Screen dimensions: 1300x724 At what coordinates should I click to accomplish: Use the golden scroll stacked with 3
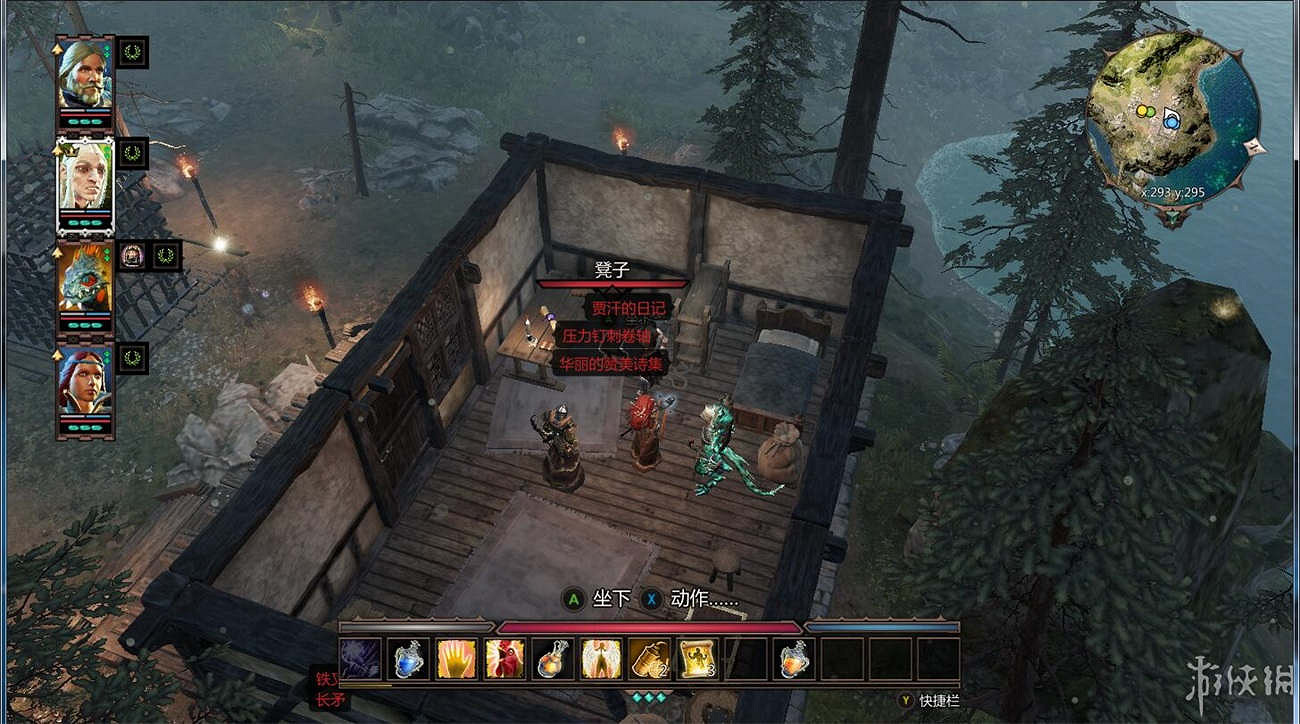(x=697, y=659)
